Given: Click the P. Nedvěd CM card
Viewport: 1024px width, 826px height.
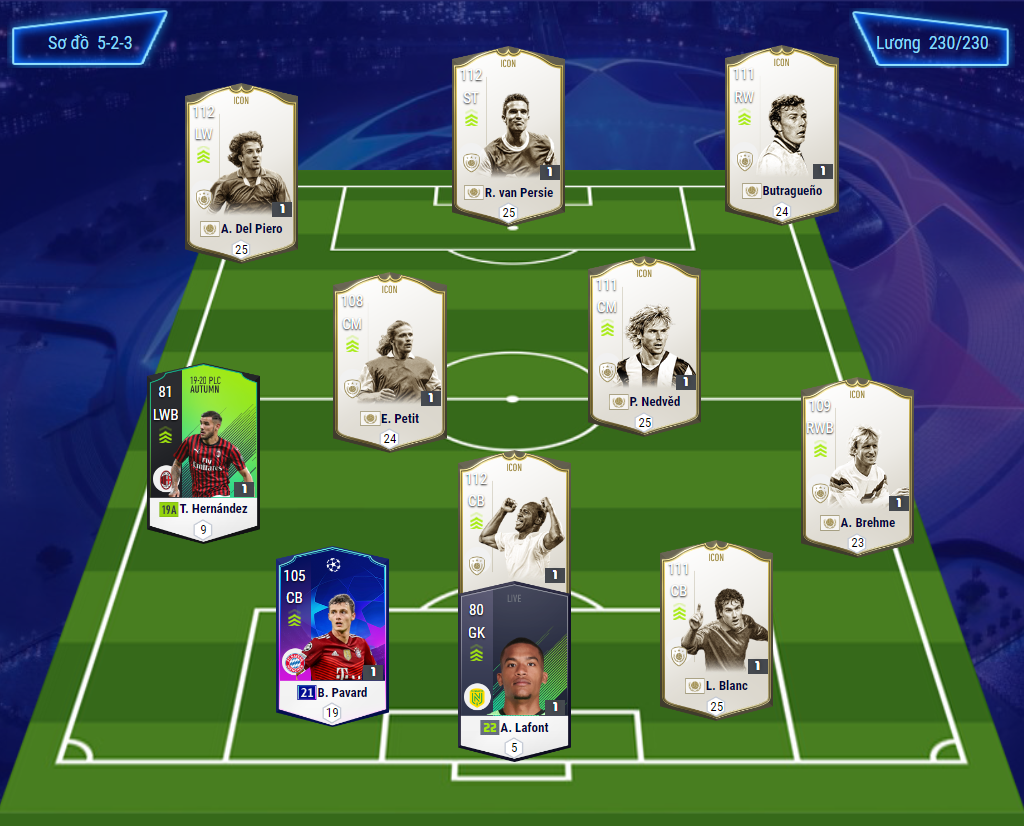Looking at the screenshot, I should click(644, 345).
